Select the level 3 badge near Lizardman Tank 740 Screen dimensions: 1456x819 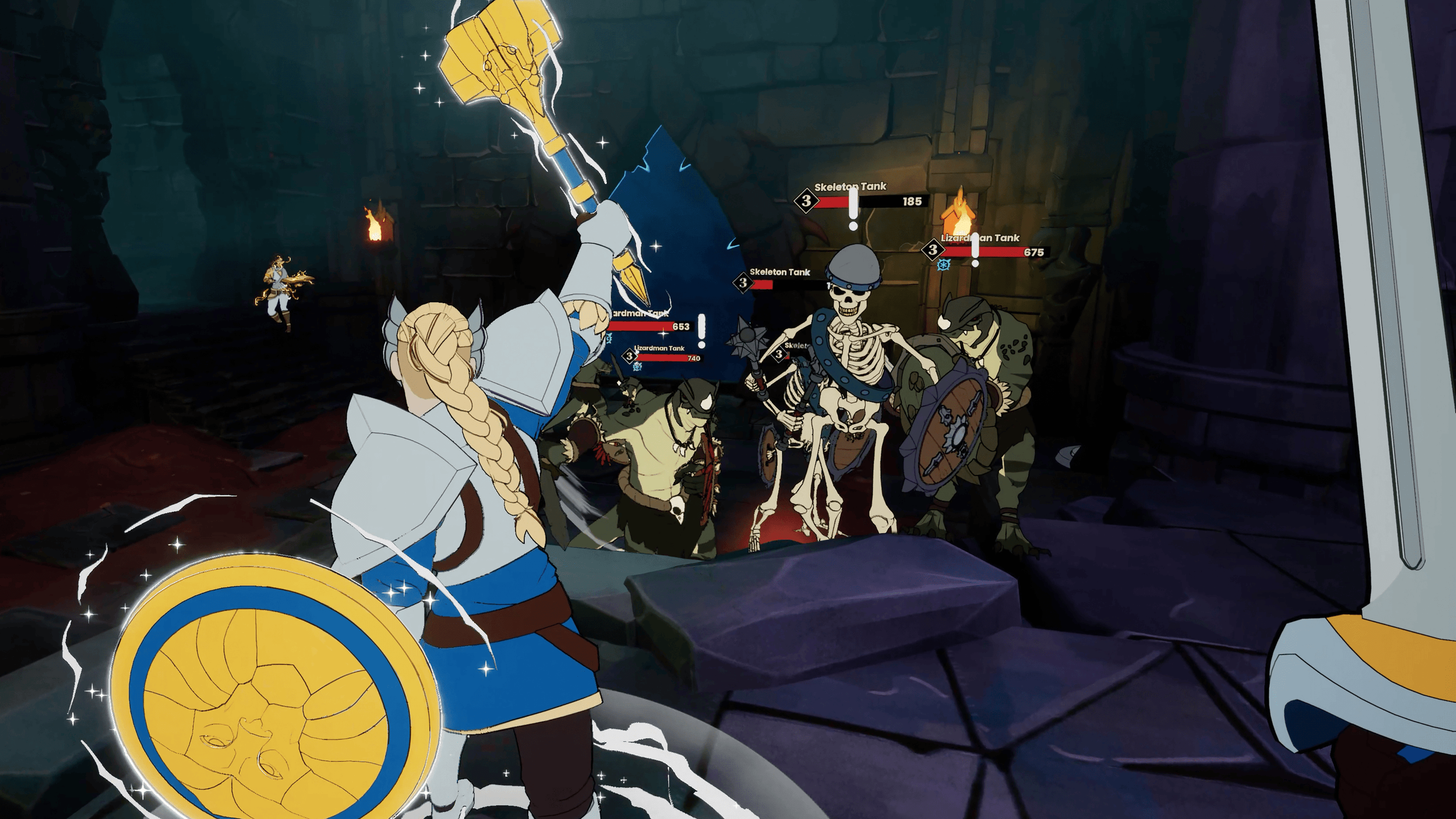coord(630,357)
